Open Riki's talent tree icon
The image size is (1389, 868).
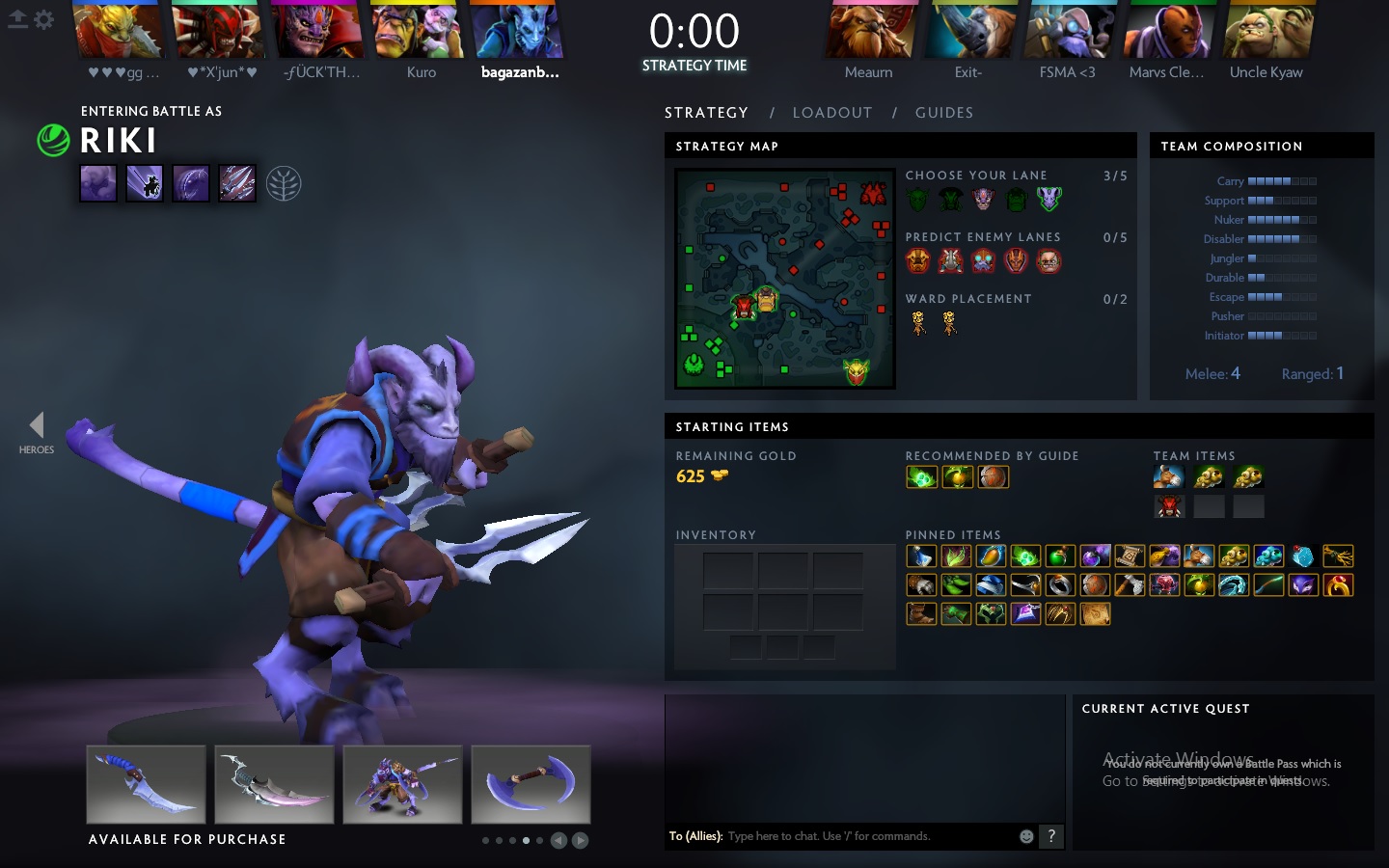pos(284,183)
